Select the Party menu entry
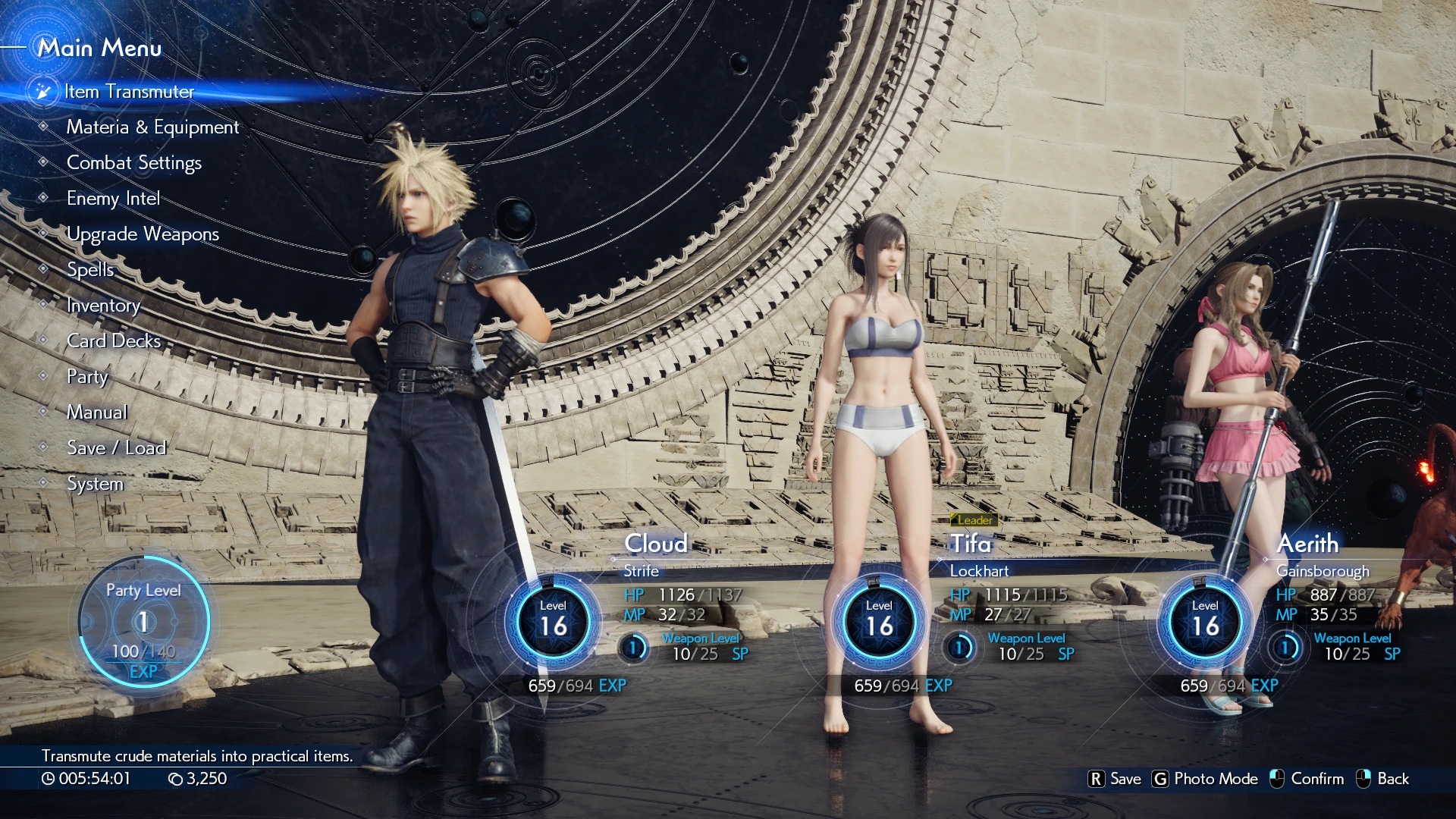This screenshot has width=1456, height=819. (87, 377)
